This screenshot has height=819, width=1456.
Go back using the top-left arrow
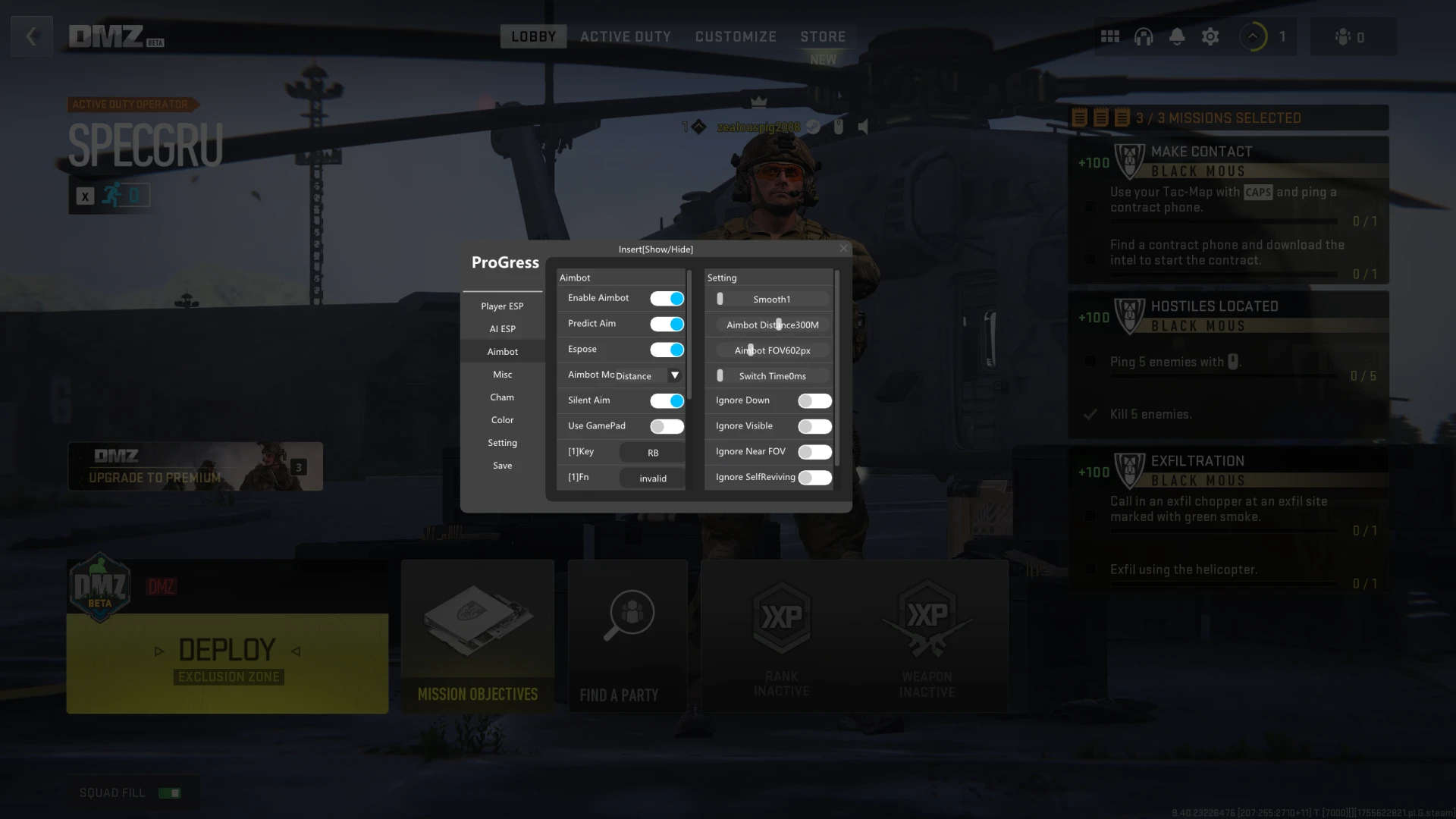32,36
